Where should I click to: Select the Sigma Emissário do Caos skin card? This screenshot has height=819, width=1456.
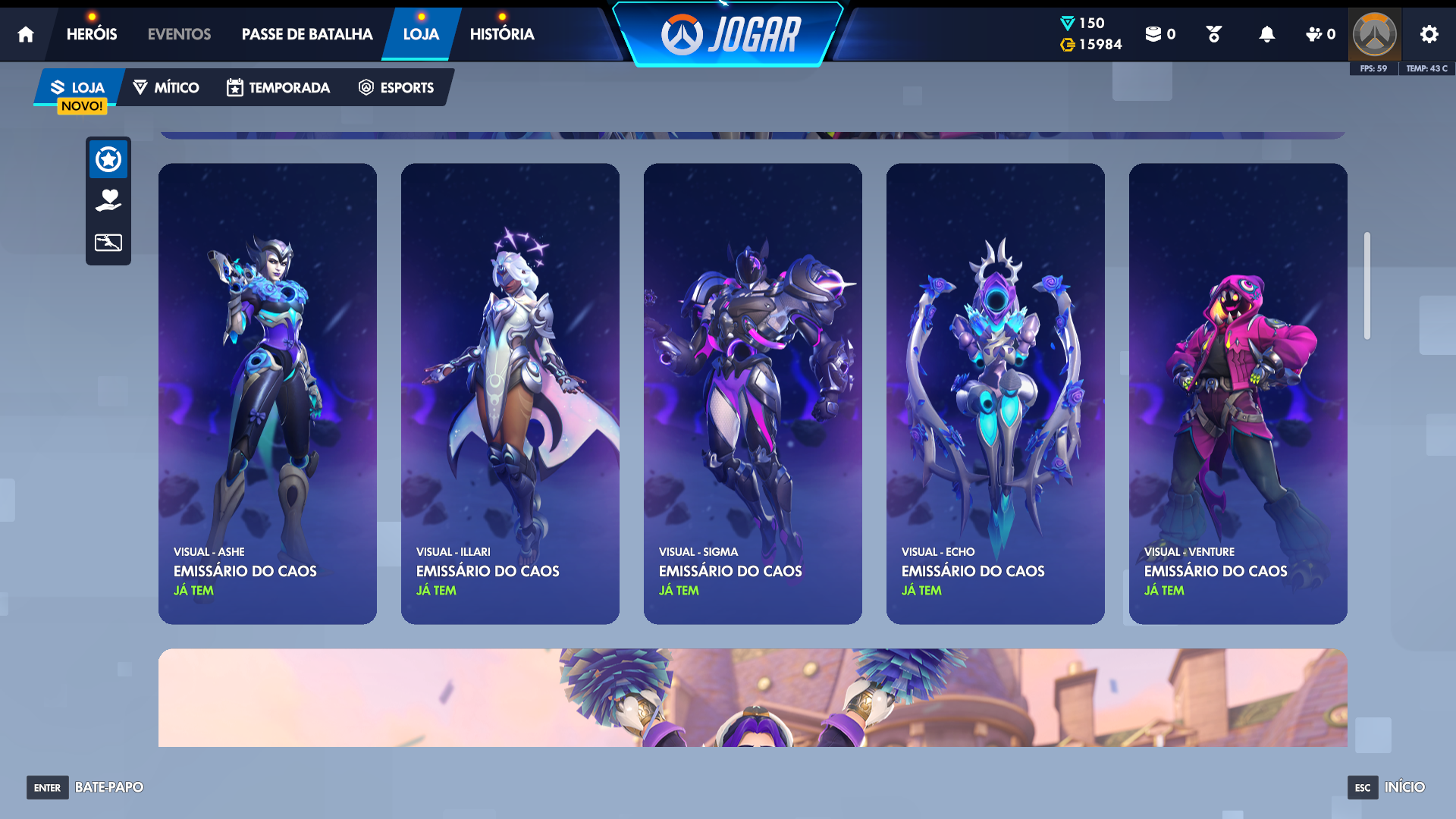(x=753, y=394)
